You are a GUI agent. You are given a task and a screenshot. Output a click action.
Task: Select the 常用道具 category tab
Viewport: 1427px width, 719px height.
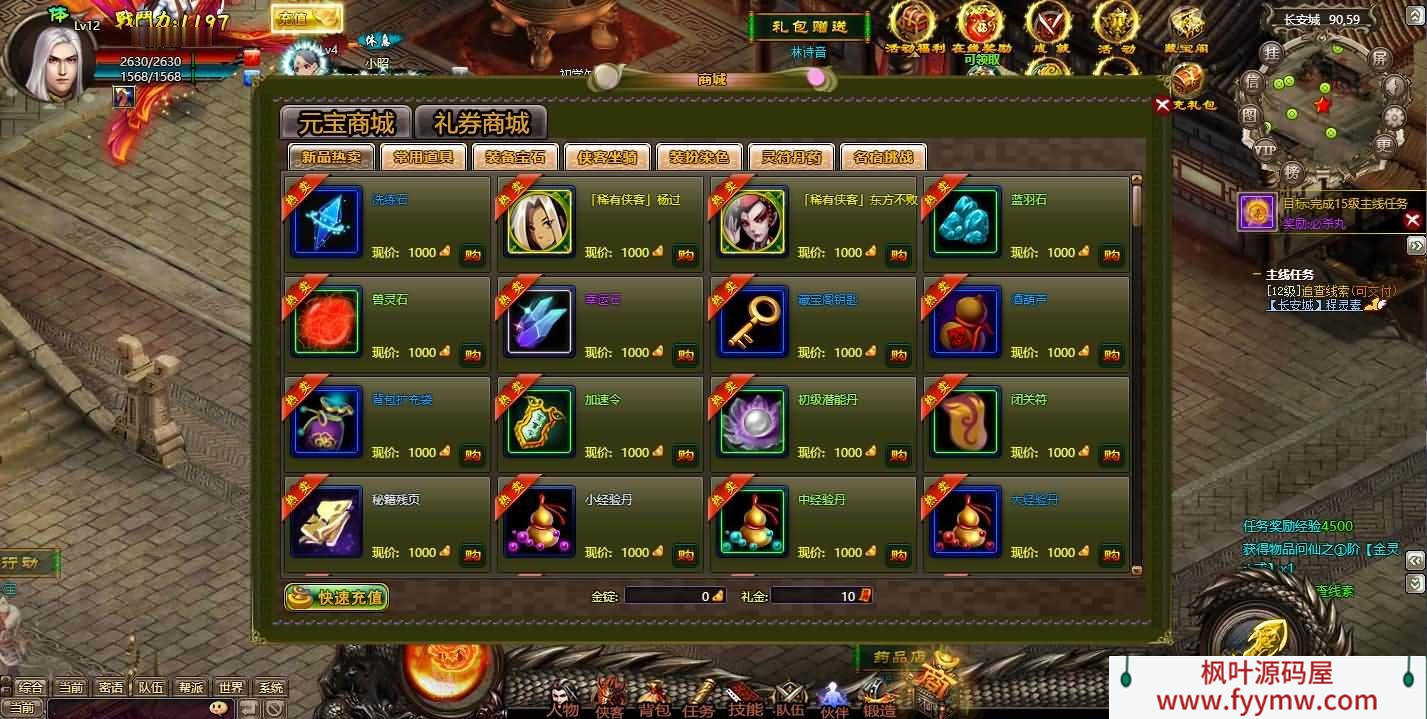[423, 157]
